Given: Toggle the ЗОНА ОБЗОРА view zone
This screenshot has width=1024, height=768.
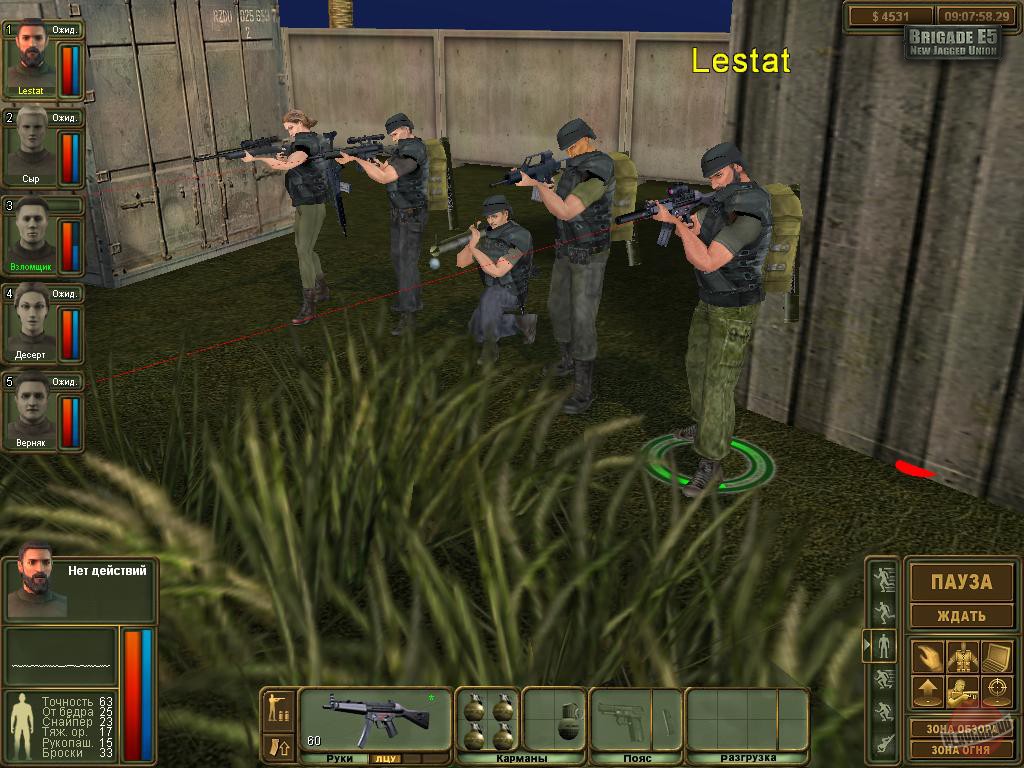Looking at the screenshot, I should click(961, 728).
